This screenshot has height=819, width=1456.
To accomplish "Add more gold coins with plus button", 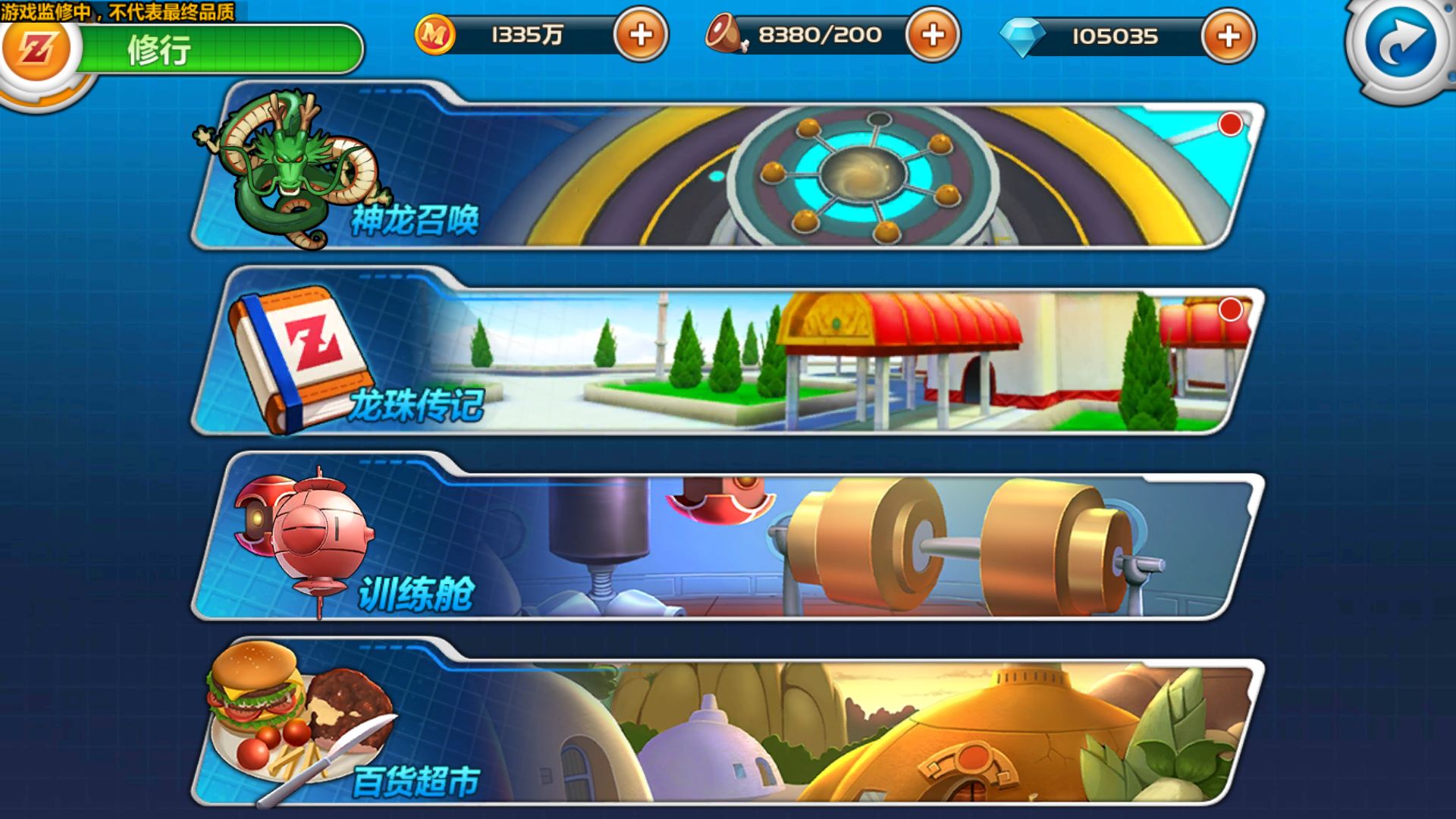I will 641,35.
